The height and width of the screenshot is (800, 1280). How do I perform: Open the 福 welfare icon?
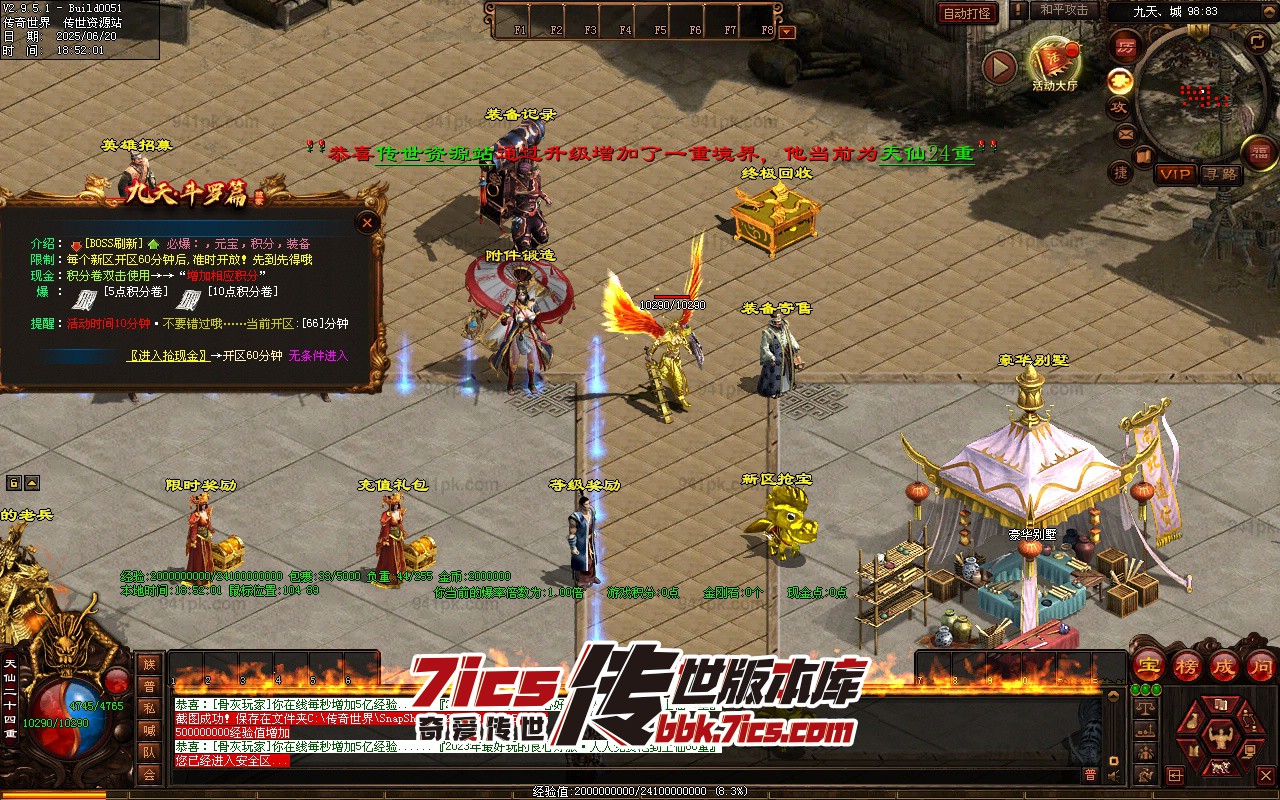1258,153
